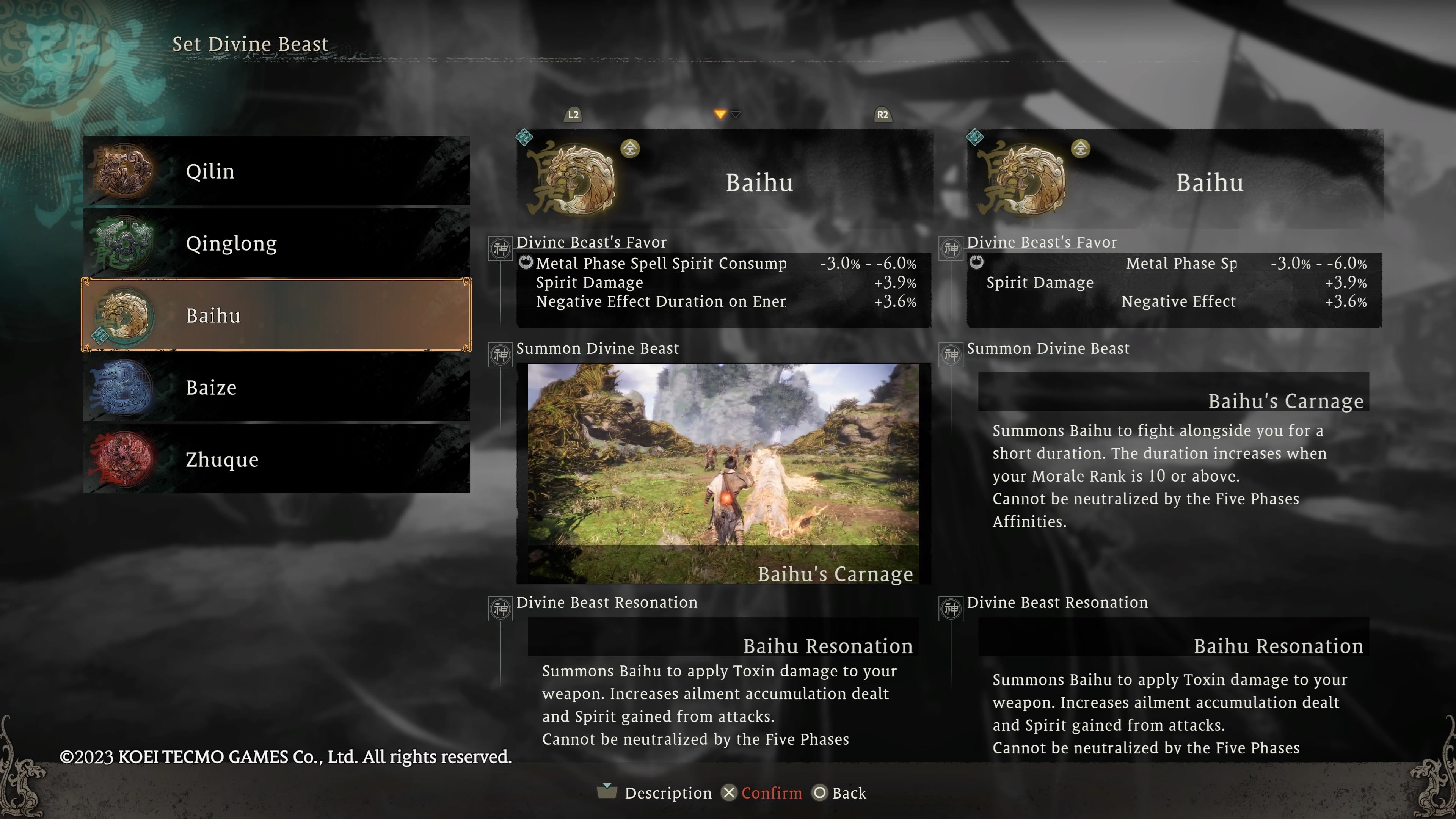Pick Baize as divine beast
The width and height of the screenshot is (1456, 819).
click(276, 388)
